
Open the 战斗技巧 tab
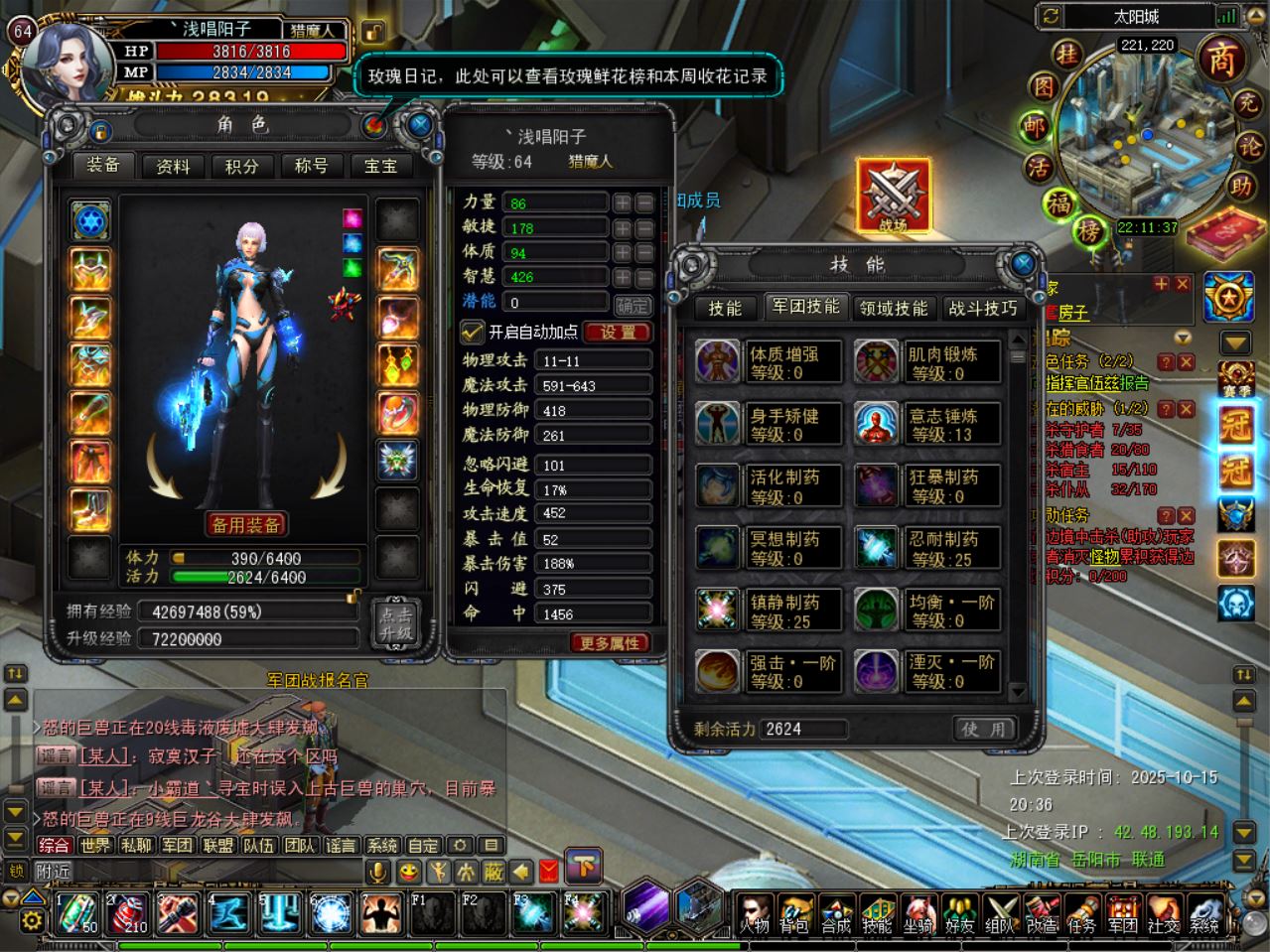click(x=982, y=308)
